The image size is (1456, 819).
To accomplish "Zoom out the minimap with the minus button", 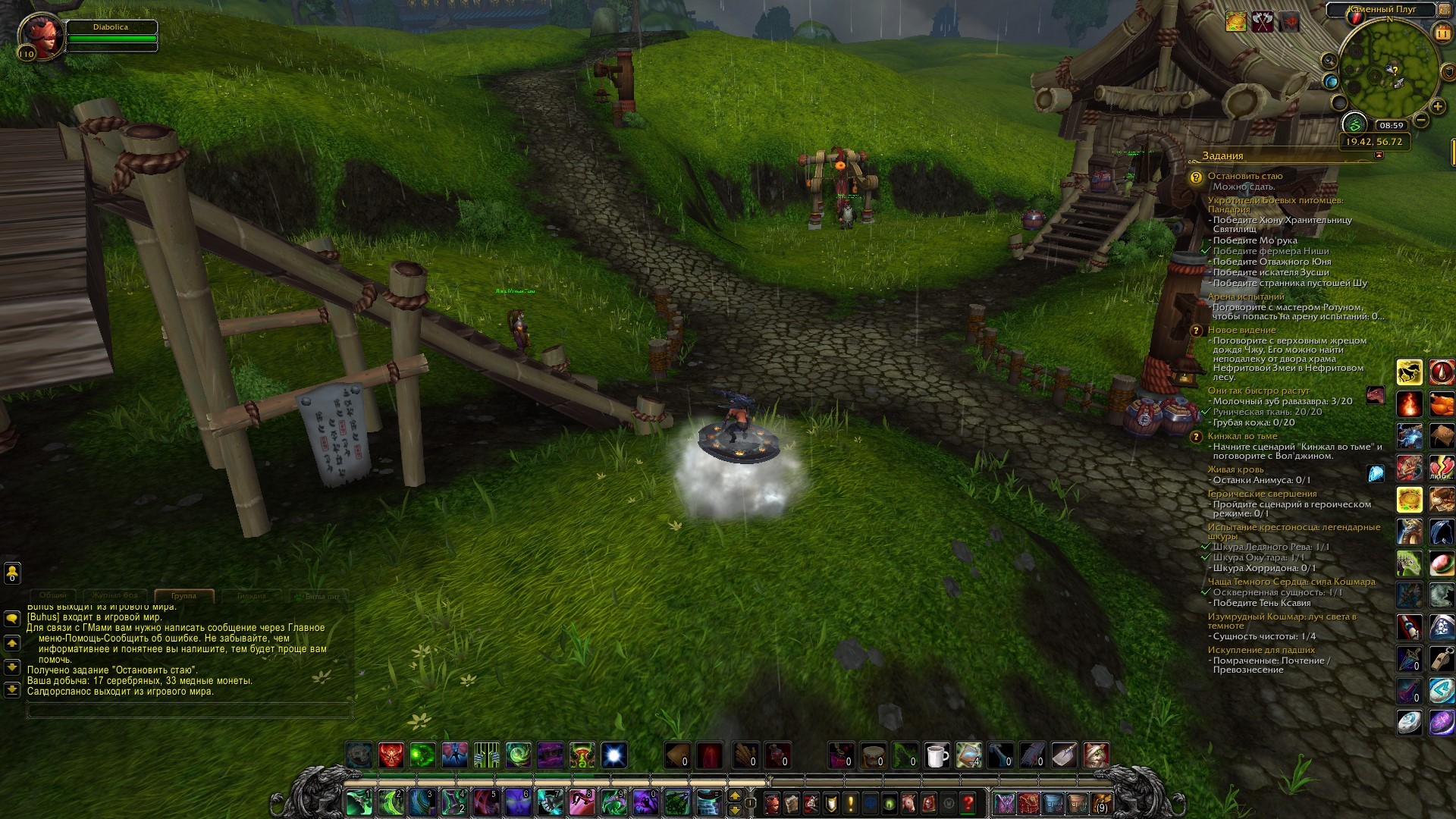I will click(x=1420, y=120).
